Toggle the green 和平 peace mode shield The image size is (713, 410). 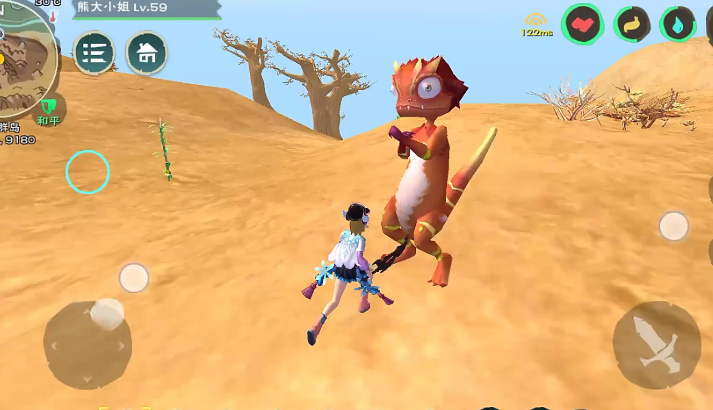pyautogui.click(x=49, y=108)
